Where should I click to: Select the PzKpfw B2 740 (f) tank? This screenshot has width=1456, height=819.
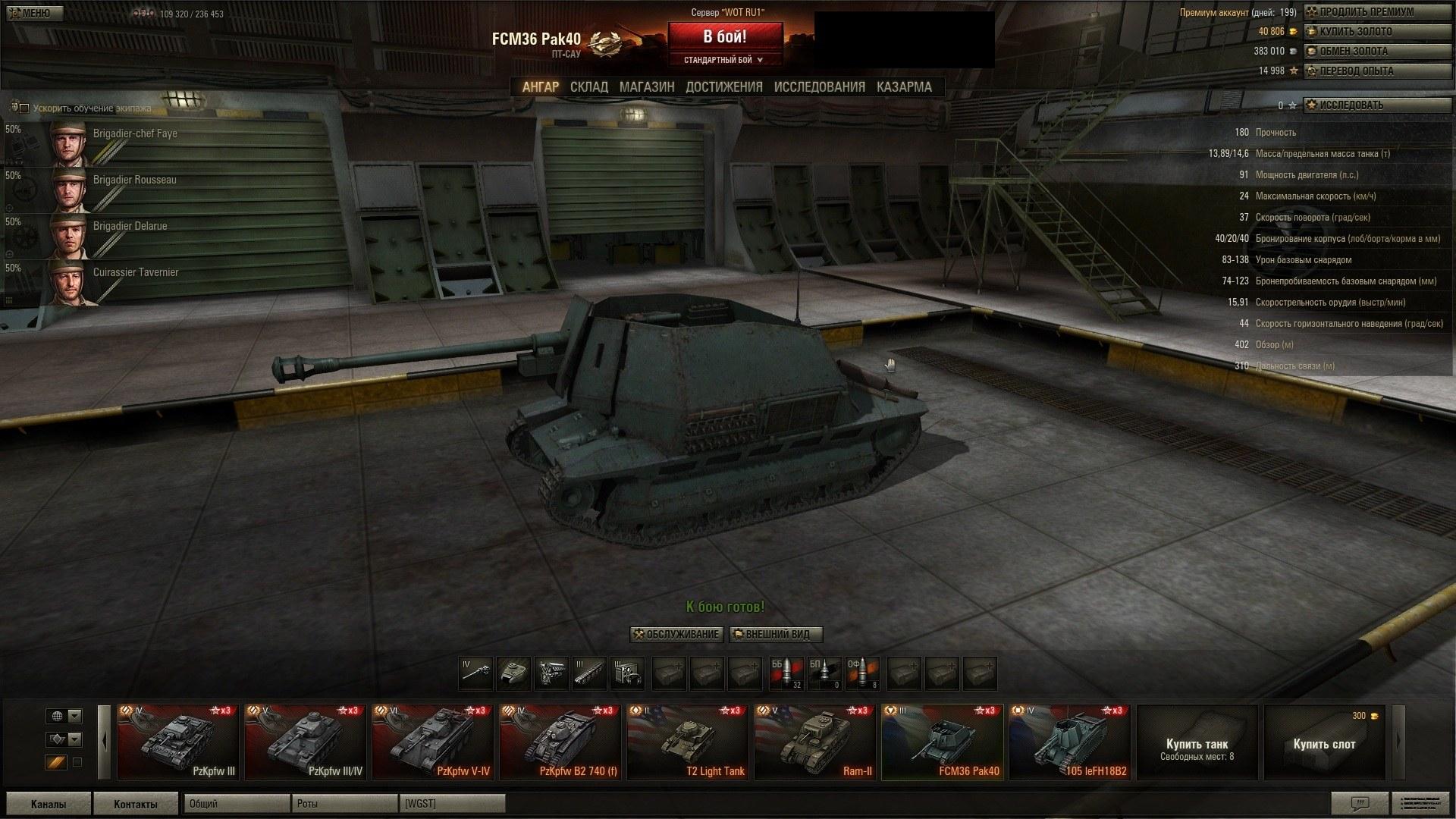click(561, 742)
